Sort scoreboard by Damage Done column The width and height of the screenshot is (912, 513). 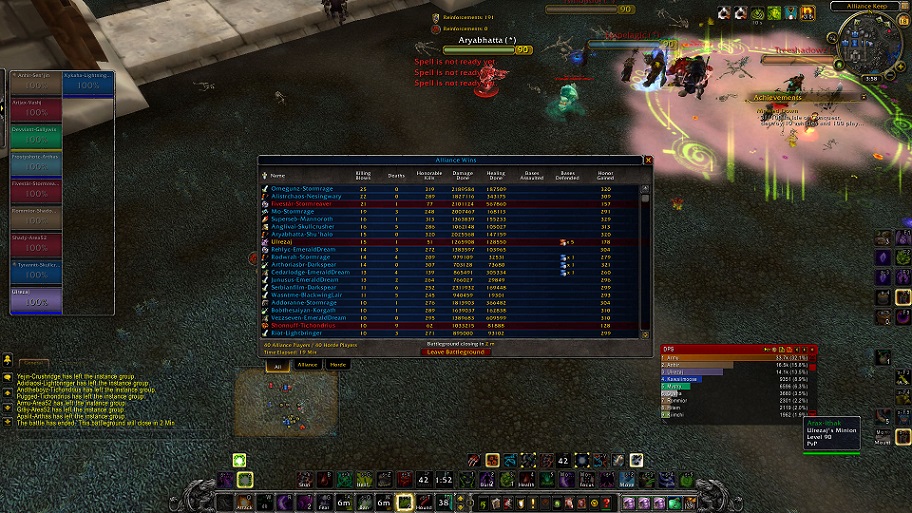pyautogui.click(x=463, y=176)
